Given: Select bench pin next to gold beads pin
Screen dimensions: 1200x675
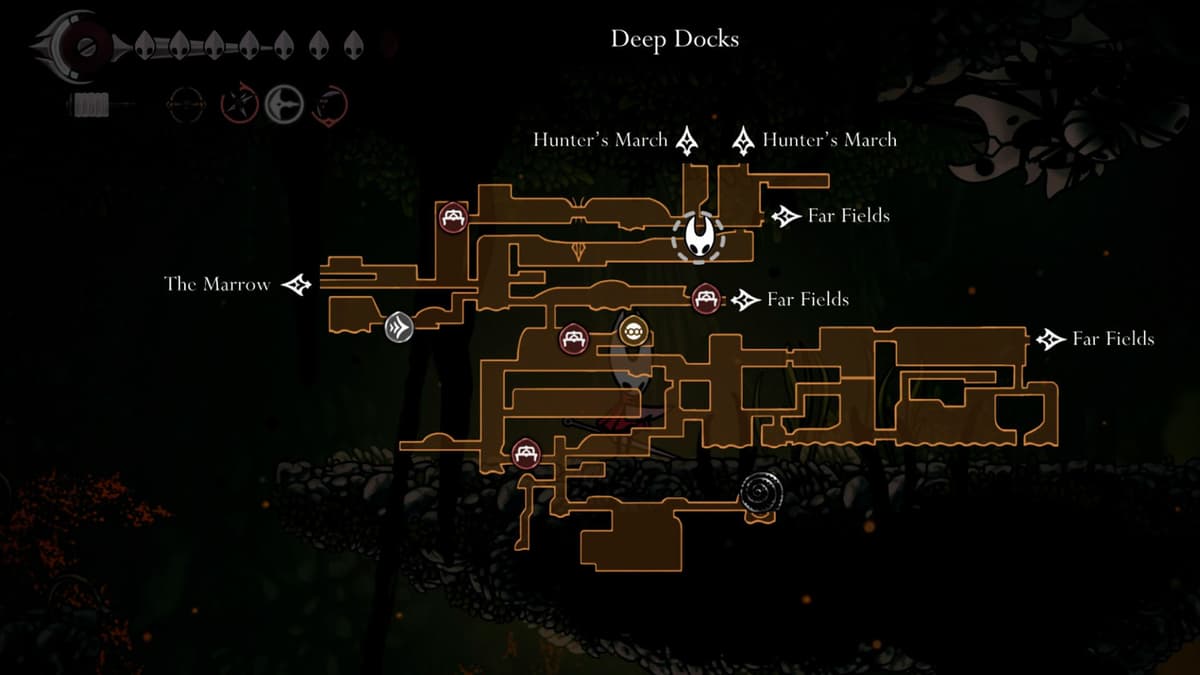Looking at the screenshot, I should (x=574, y=339).
